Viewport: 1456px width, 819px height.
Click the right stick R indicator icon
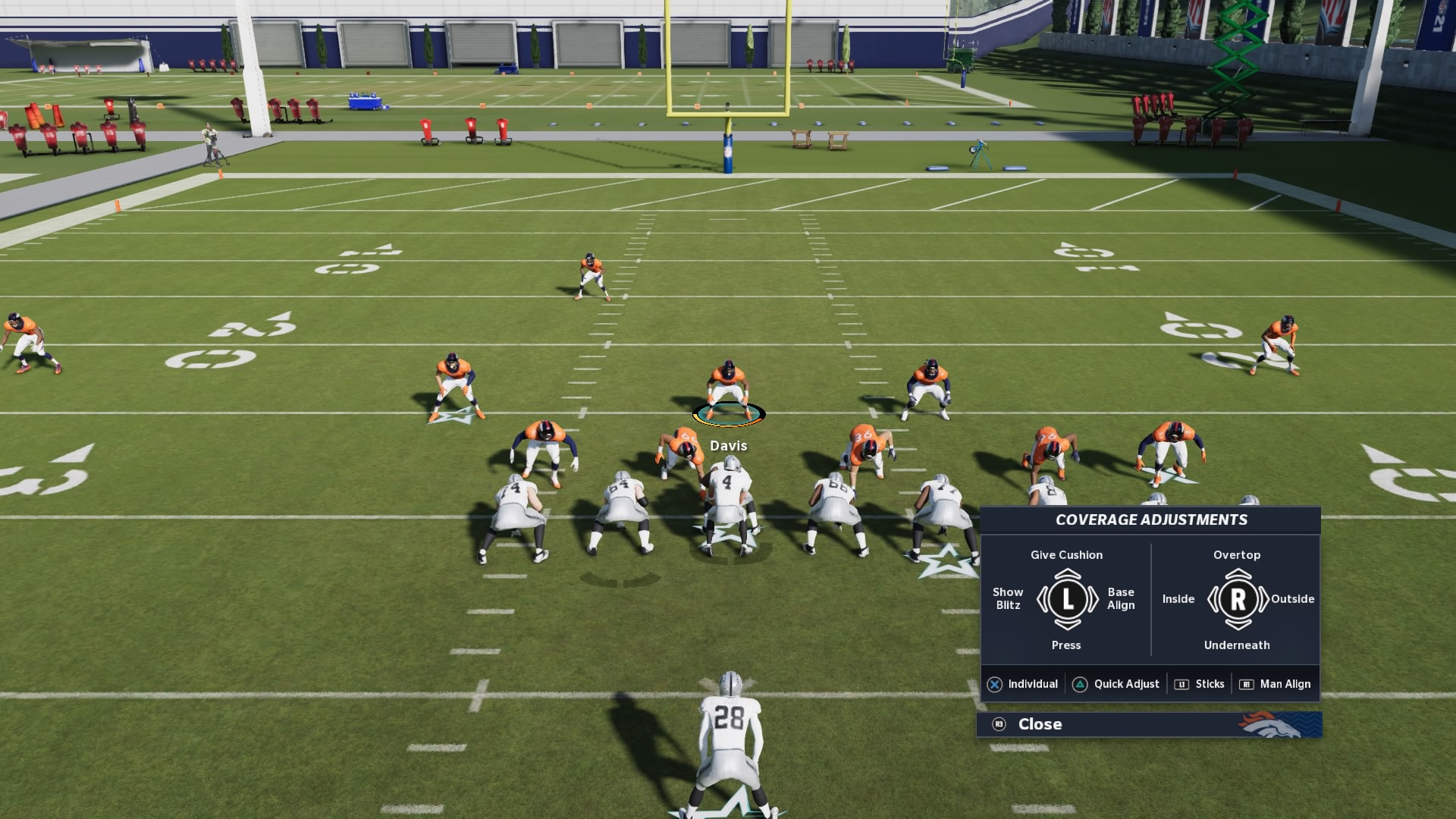pos(1238,598)
